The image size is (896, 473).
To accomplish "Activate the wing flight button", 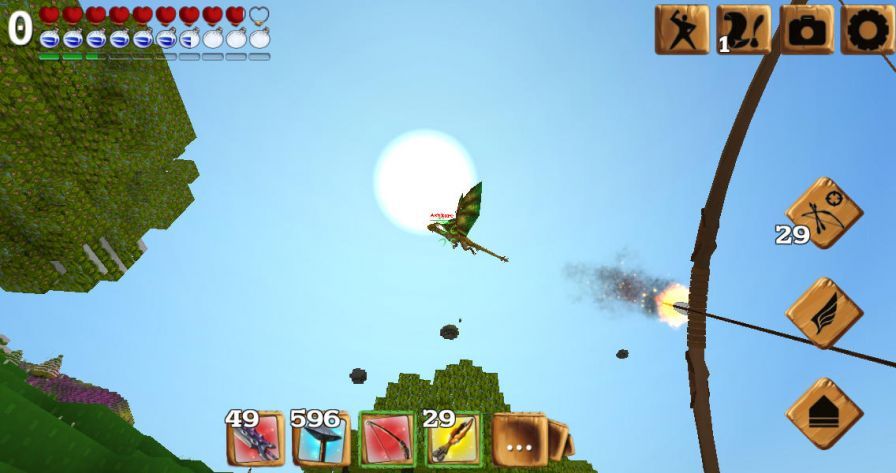I will pyautogui.click(x=824, y=313).
